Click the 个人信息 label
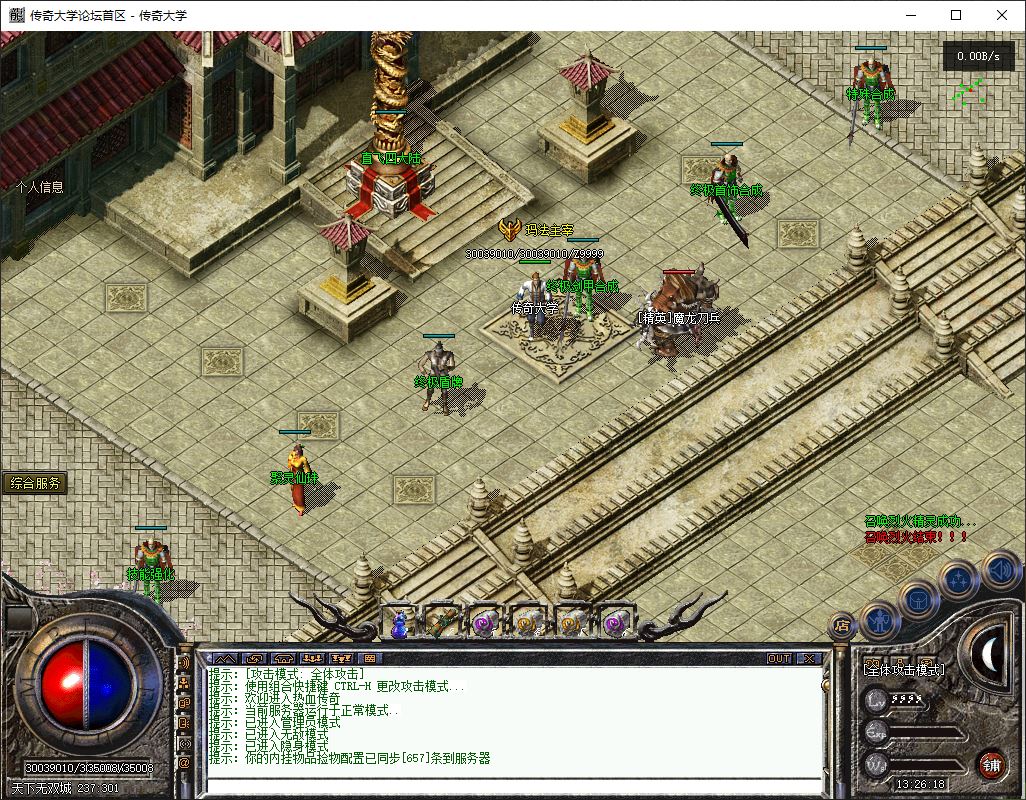This screenshot has width=1026, height=800. pyautogui.click(x=40, y=186)
